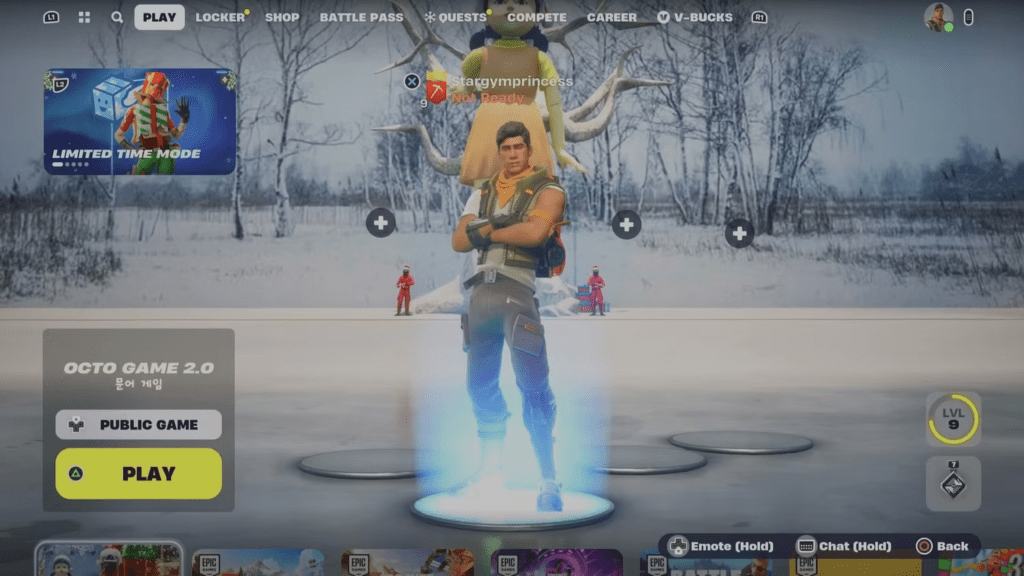Screen dimensions: 1024x576
Task: Select the Compete tab
Action: 536,17
